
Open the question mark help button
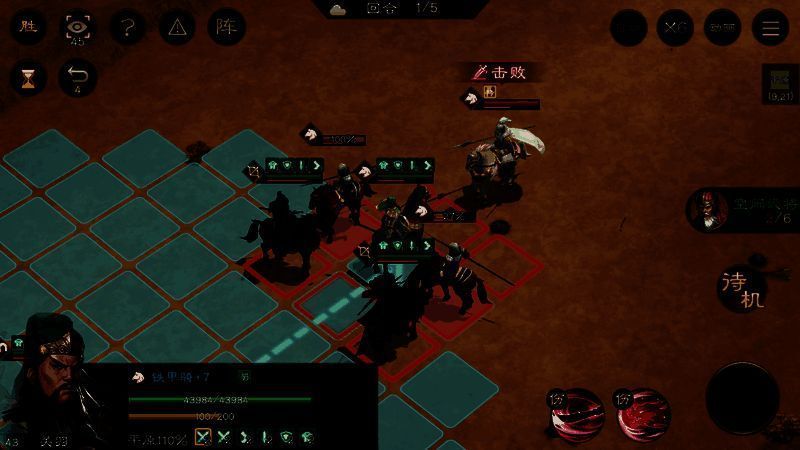point(127,27)
